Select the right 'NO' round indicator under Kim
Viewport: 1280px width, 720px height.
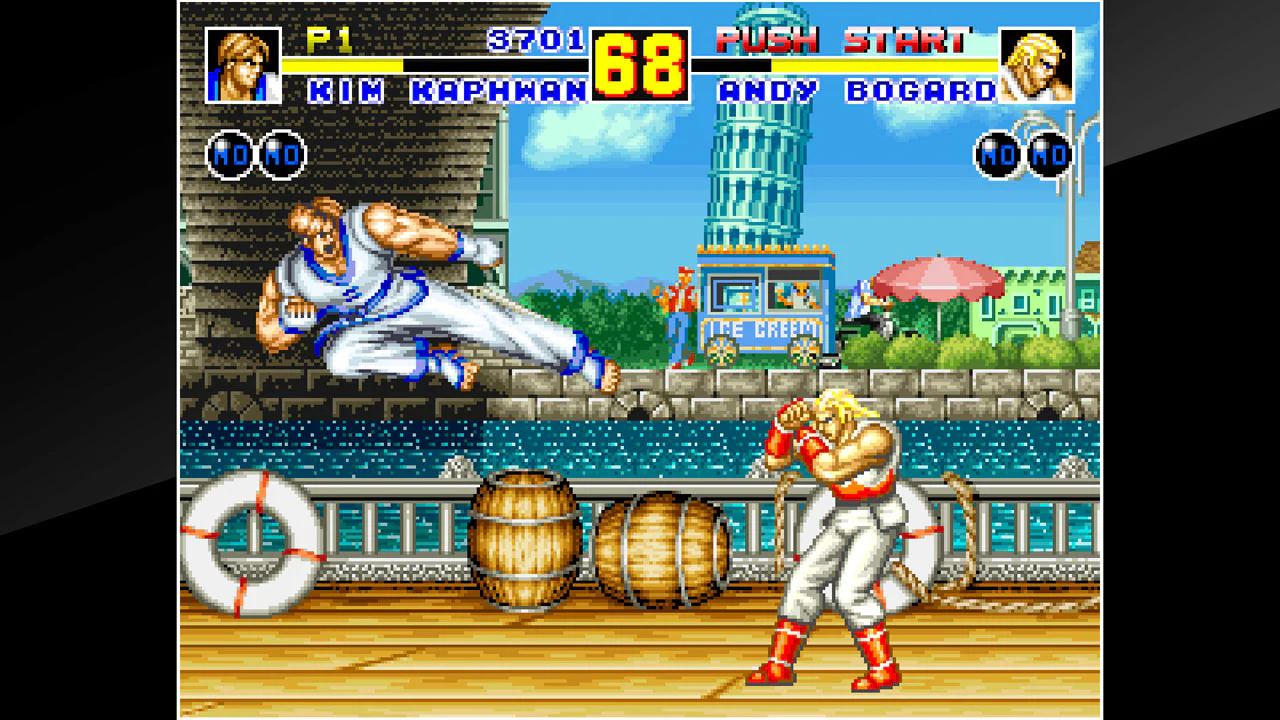coord(285,155)
